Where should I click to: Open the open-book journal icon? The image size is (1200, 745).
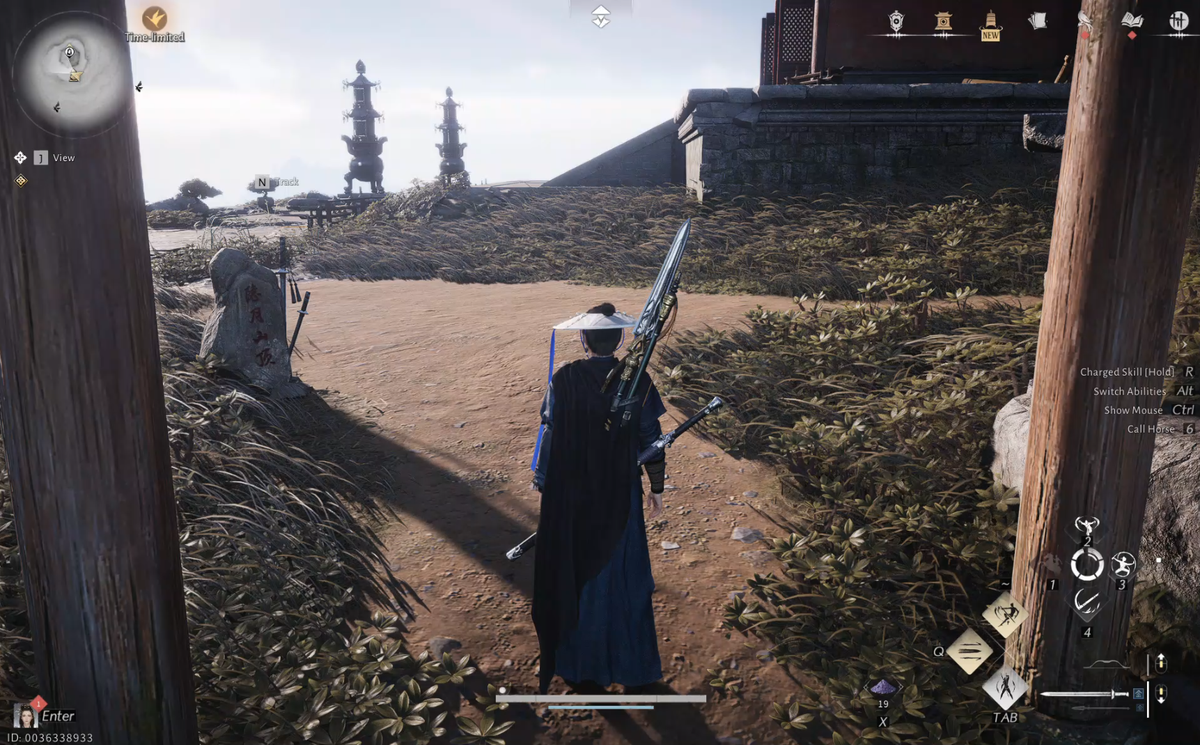click(1131, 21)
